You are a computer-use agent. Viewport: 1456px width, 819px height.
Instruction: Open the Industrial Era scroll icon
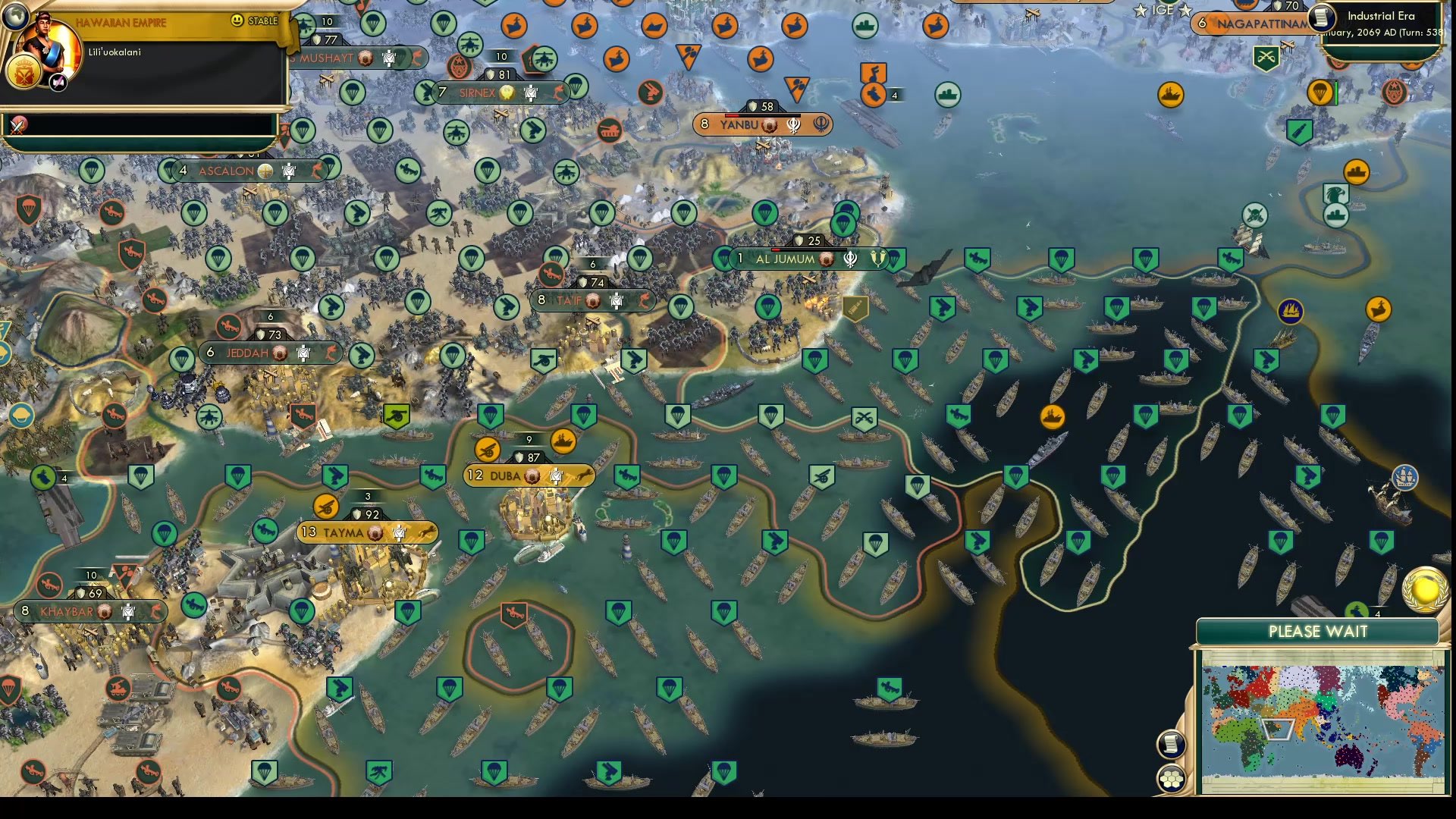click(1321, 19)
